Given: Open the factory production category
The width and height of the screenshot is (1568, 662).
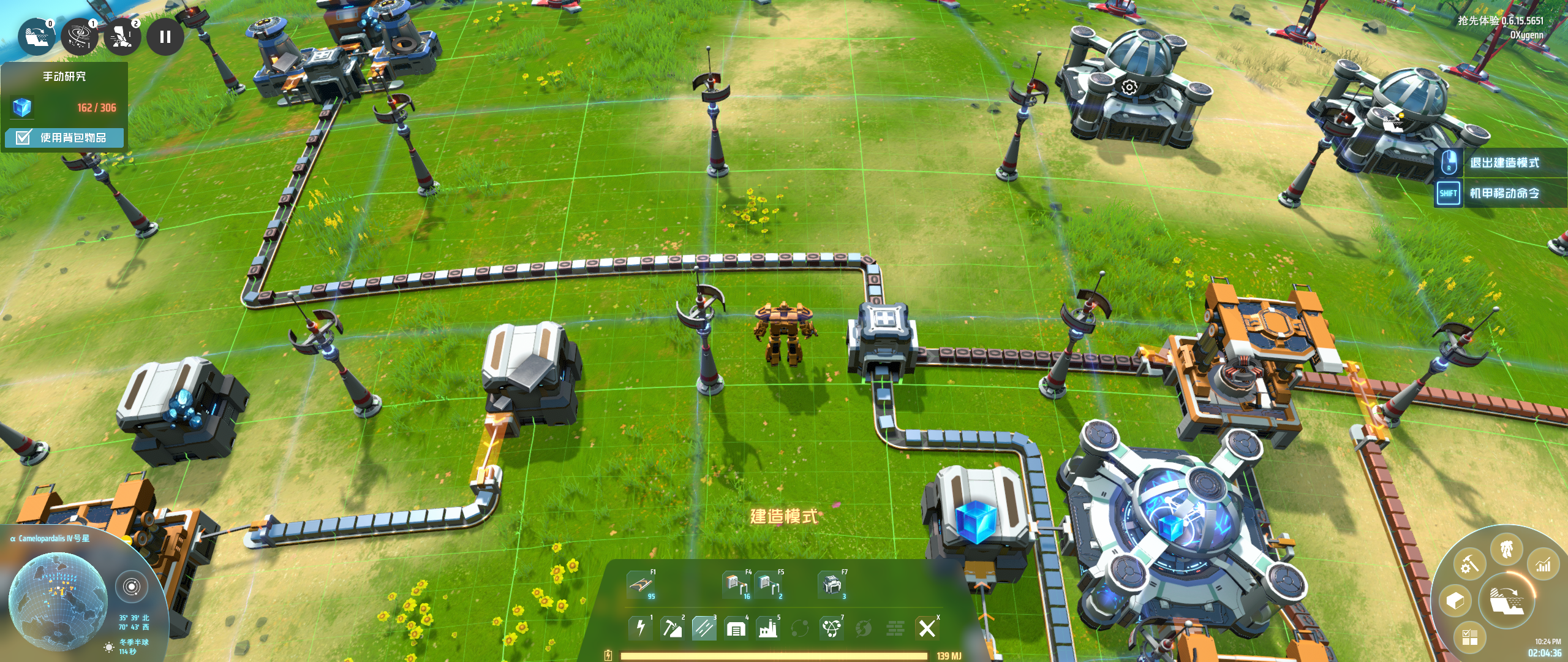Looking at the screenshot, I should click(767, 628).
